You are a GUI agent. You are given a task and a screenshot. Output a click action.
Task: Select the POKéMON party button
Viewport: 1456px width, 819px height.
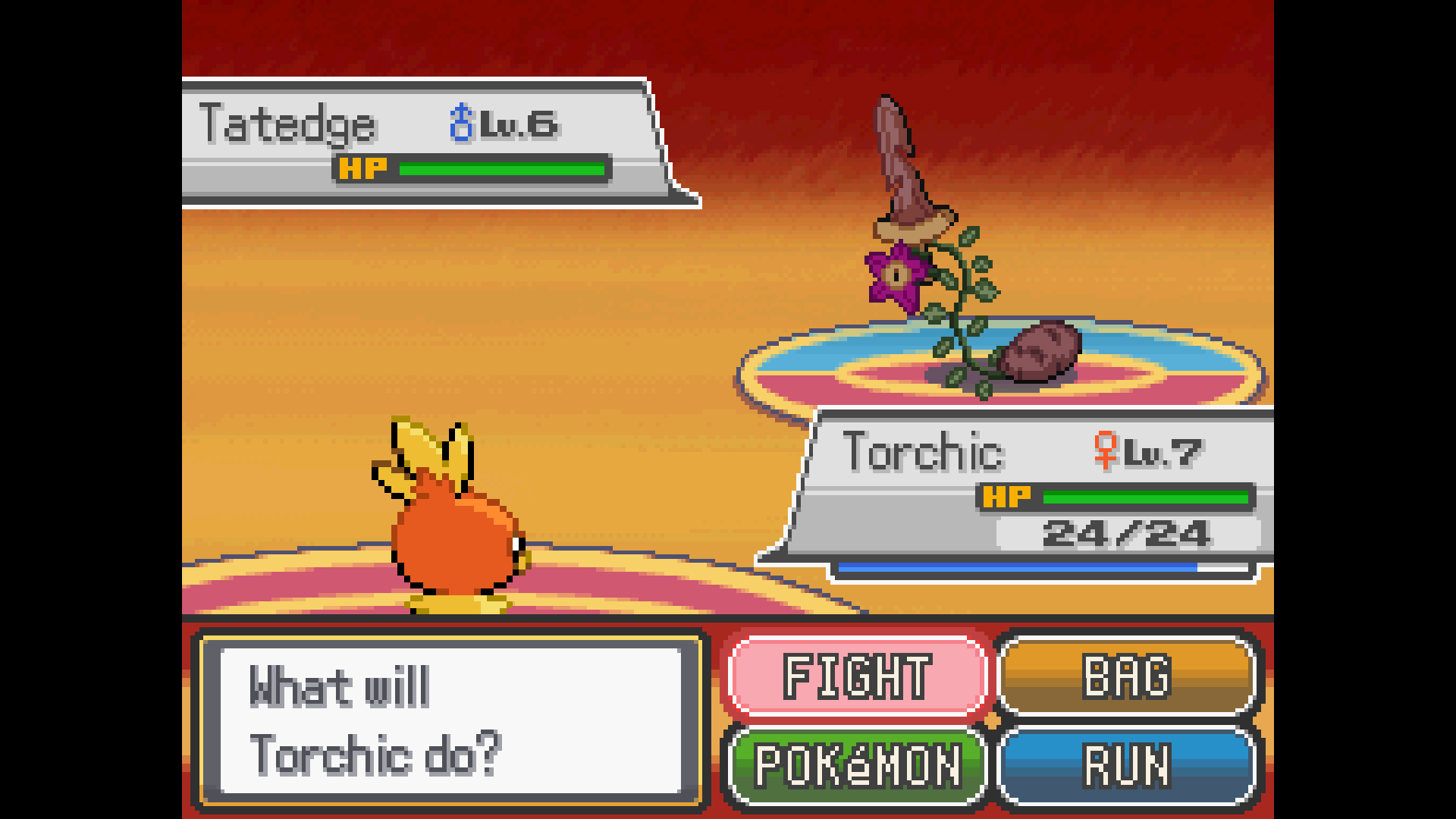point(857,765)
